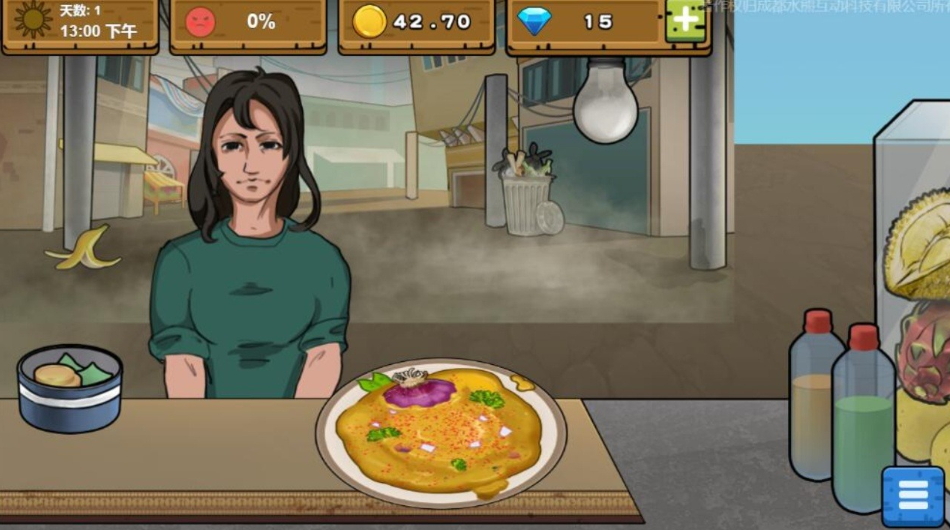The image size is (950, 530).
Task: Open the blue hamburger menu button
Action: tap(912, 496)
